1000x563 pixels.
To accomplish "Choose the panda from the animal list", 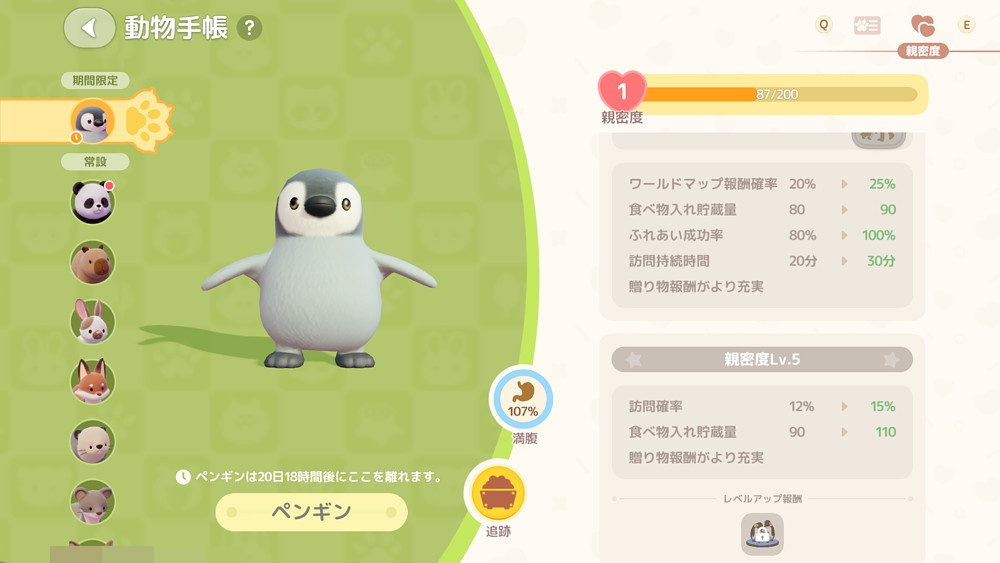I will click(x=93, y=202).
